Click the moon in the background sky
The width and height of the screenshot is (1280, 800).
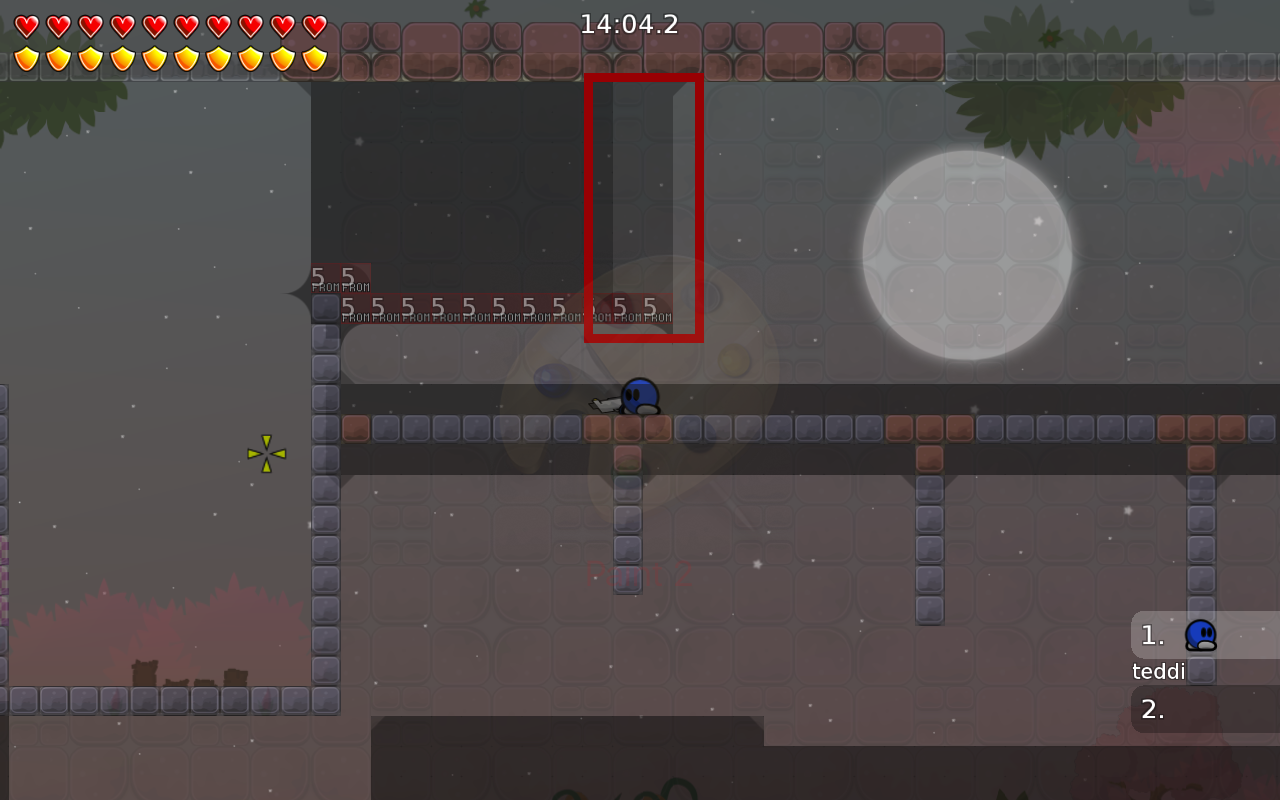[x=966, y=252]
